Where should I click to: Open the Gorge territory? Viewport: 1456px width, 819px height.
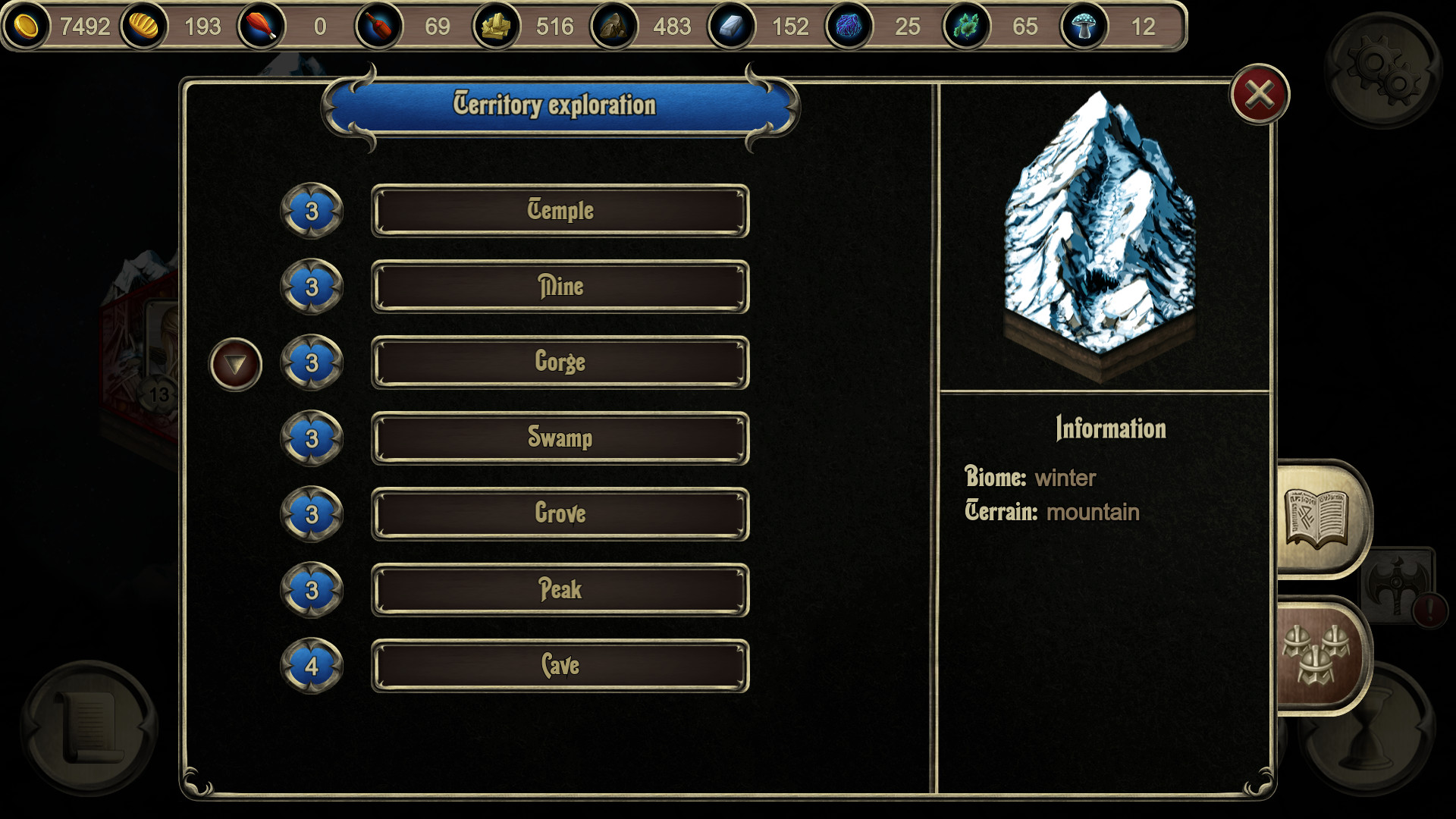tap(560, 362)
